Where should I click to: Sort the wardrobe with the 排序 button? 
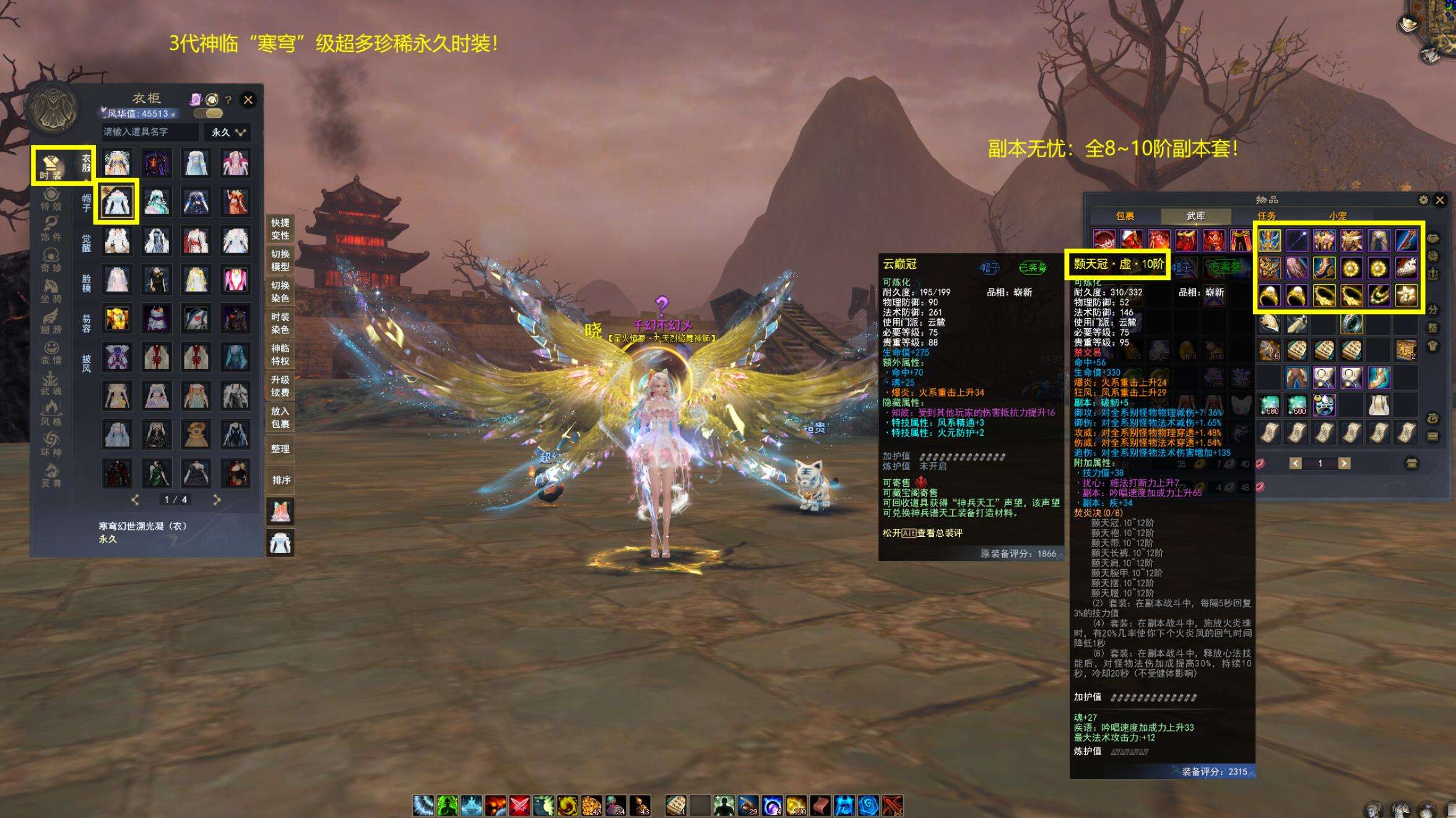[x=280, y=480]
